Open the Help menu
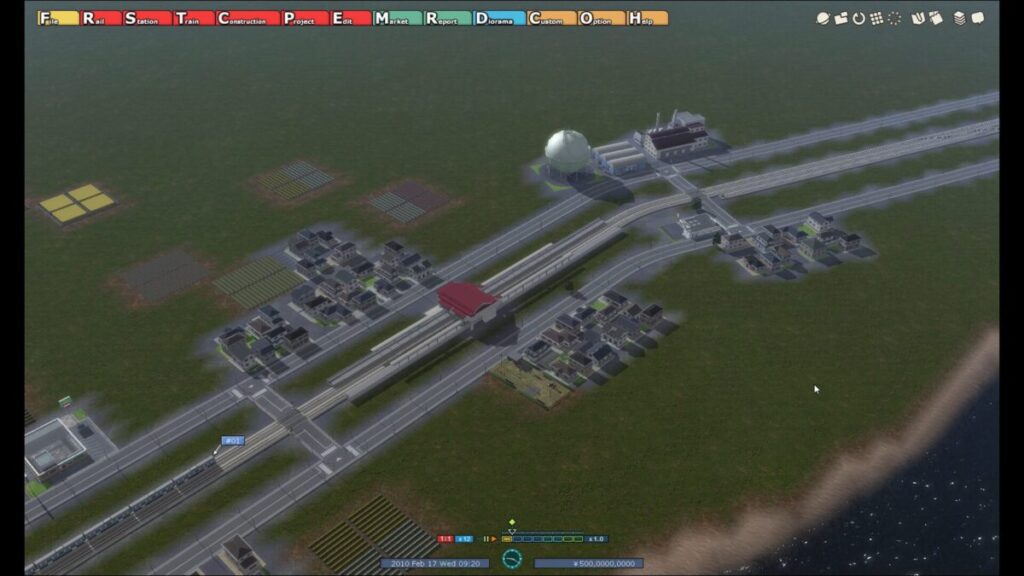Screen dimensions: 1024x576 click(647, 18)
